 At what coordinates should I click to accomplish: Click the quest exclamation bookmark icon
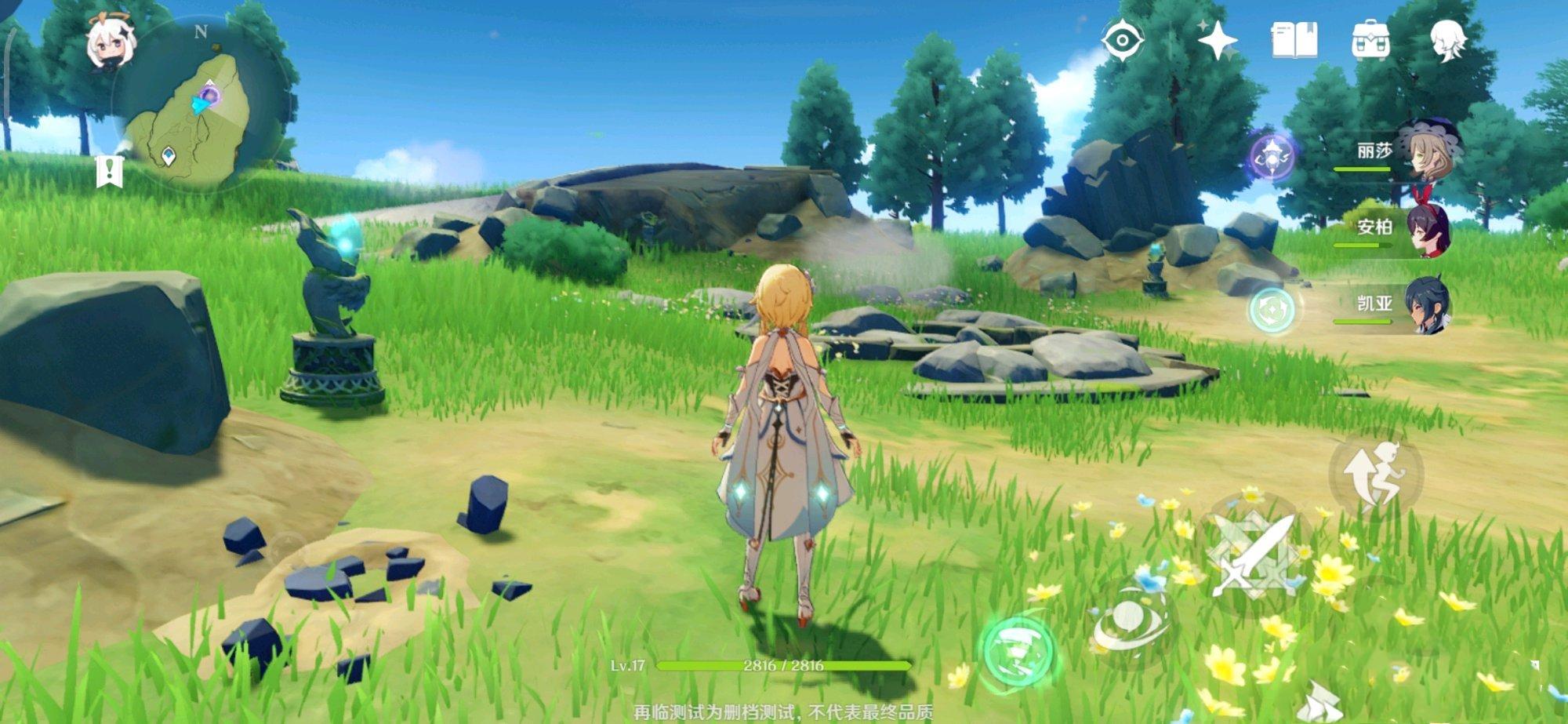[x=110, y=170]
